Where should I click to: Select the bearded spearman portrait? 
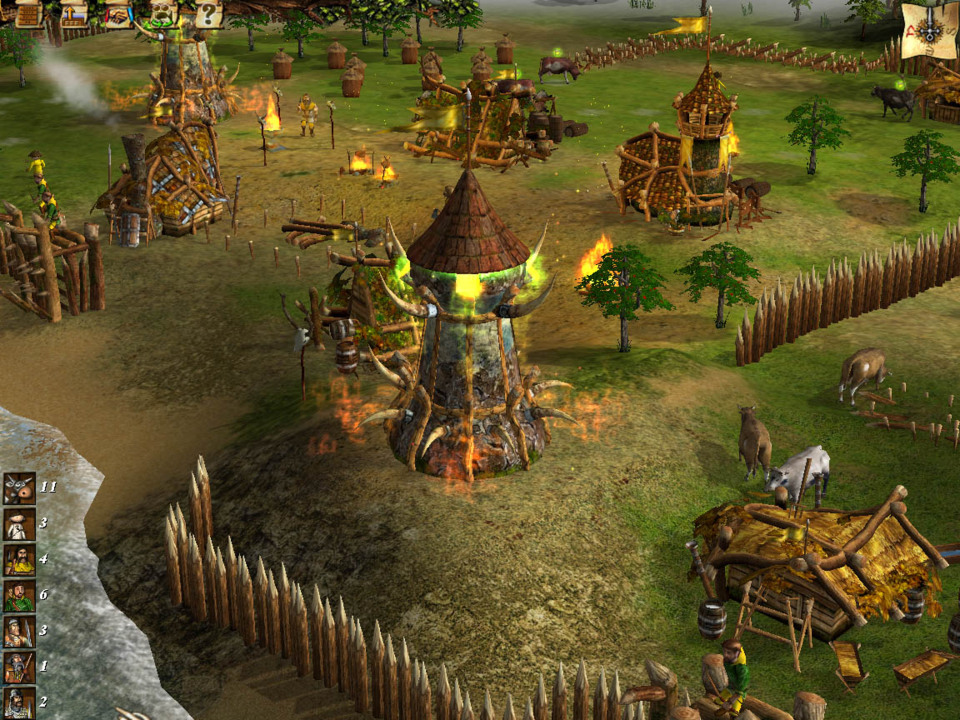coord(19,667)
